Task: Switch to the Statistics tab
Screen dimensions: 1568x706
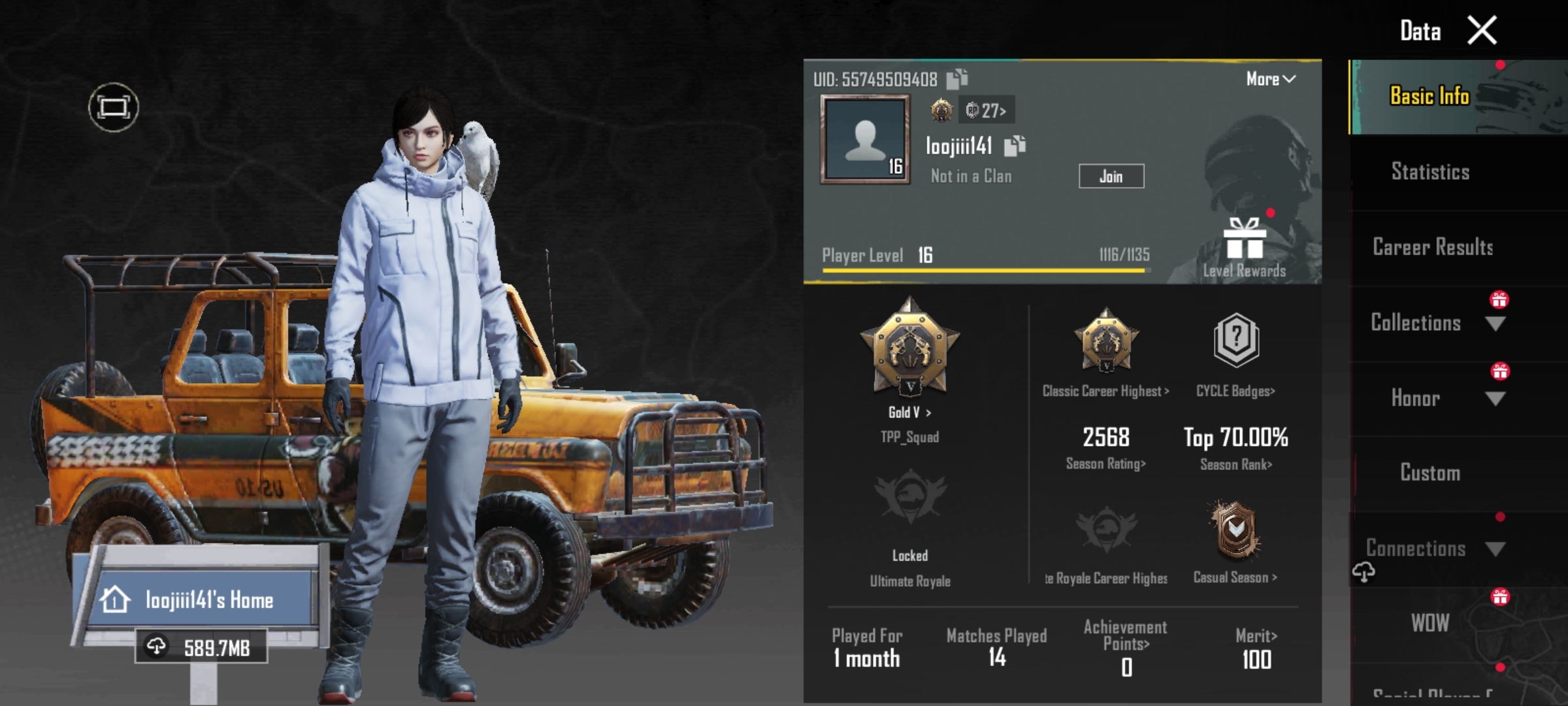Action: tap(1429, 172)
